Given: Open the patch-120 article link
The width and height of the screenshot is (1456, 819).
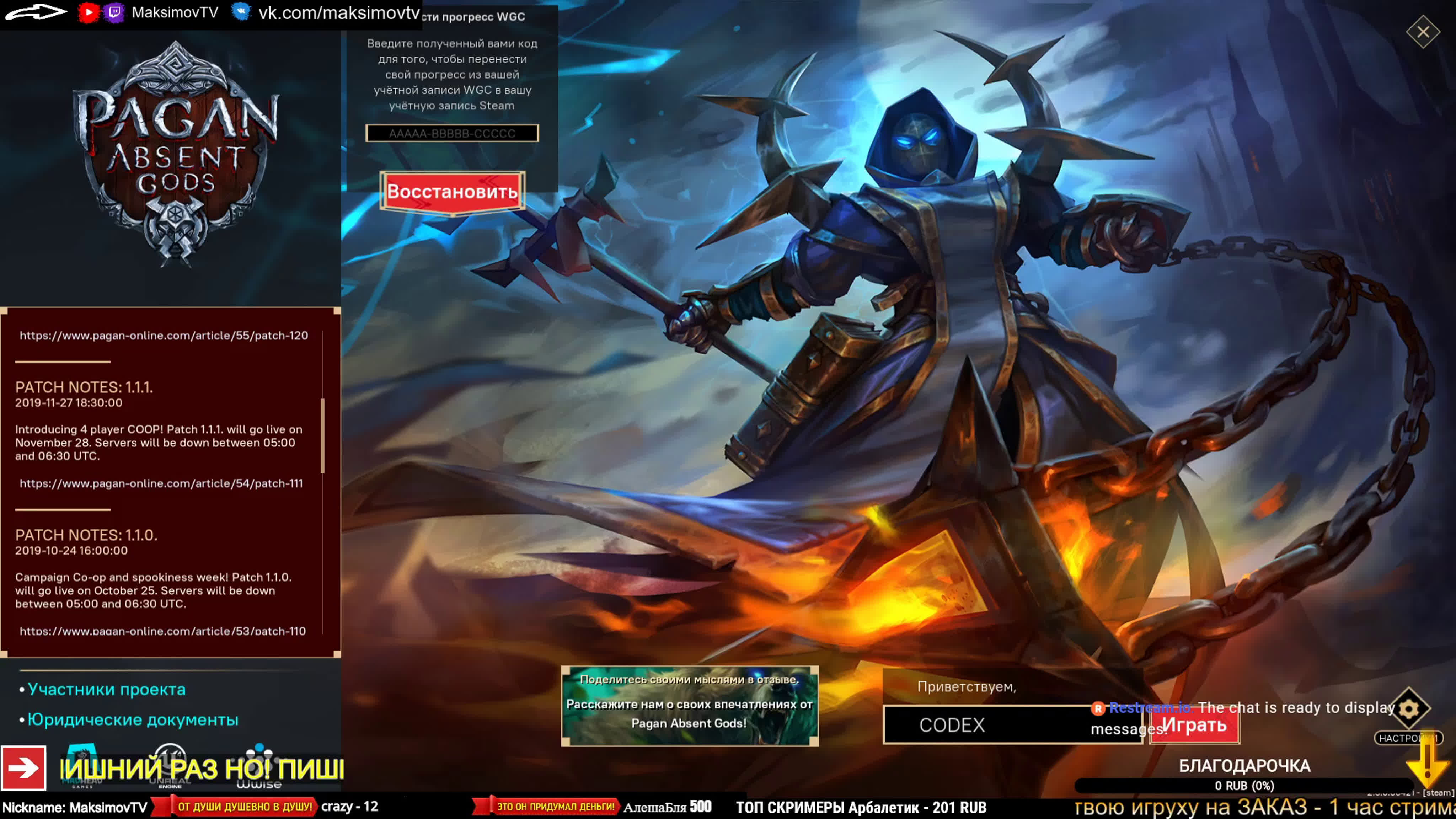Looking at the screenshot, I should pos(164,336).
